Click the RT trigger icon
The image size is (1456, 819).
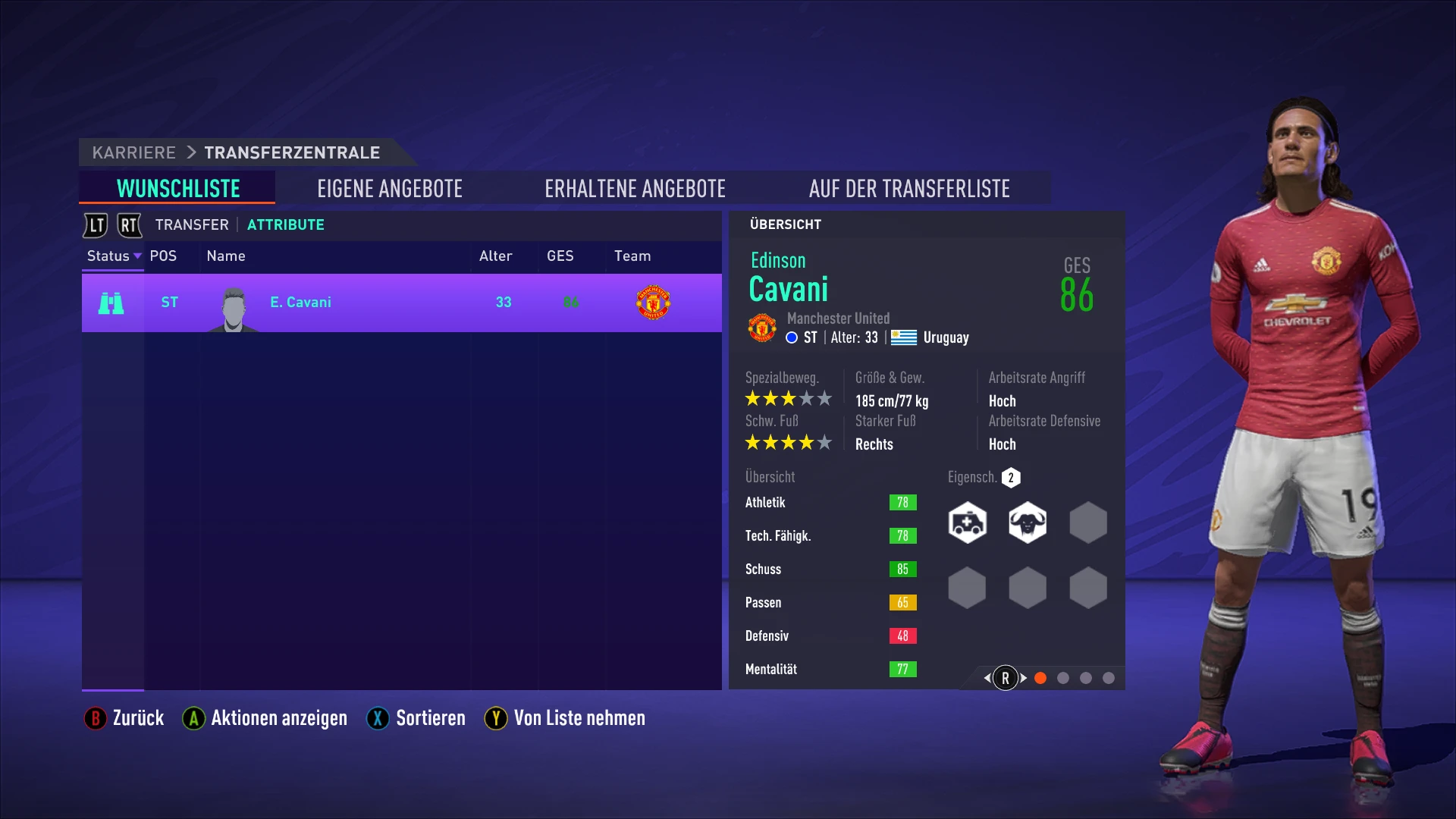click(129, 225)
